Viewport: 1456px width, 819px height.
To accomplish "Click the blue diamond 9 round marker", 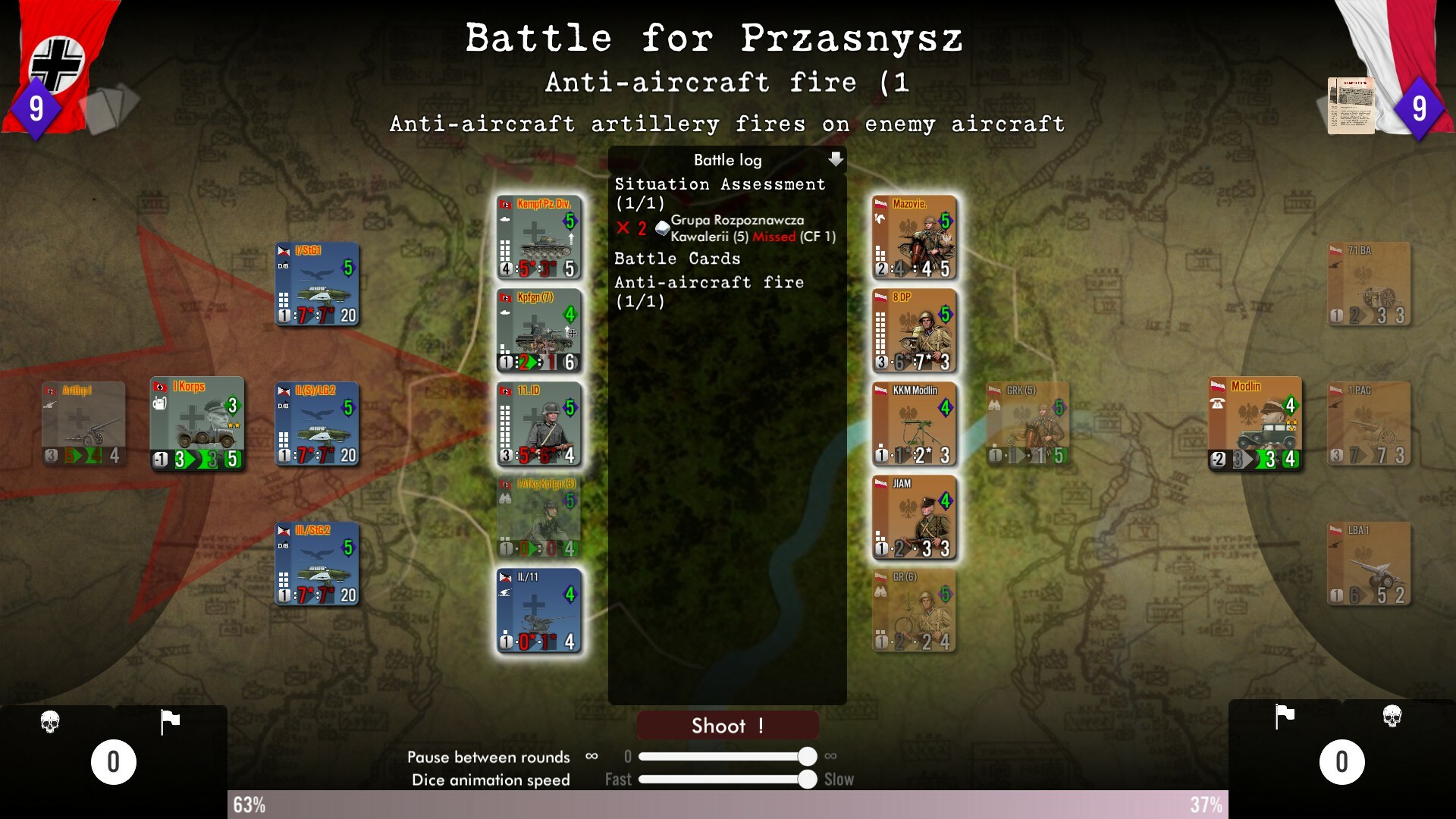I will pos(35,108).
